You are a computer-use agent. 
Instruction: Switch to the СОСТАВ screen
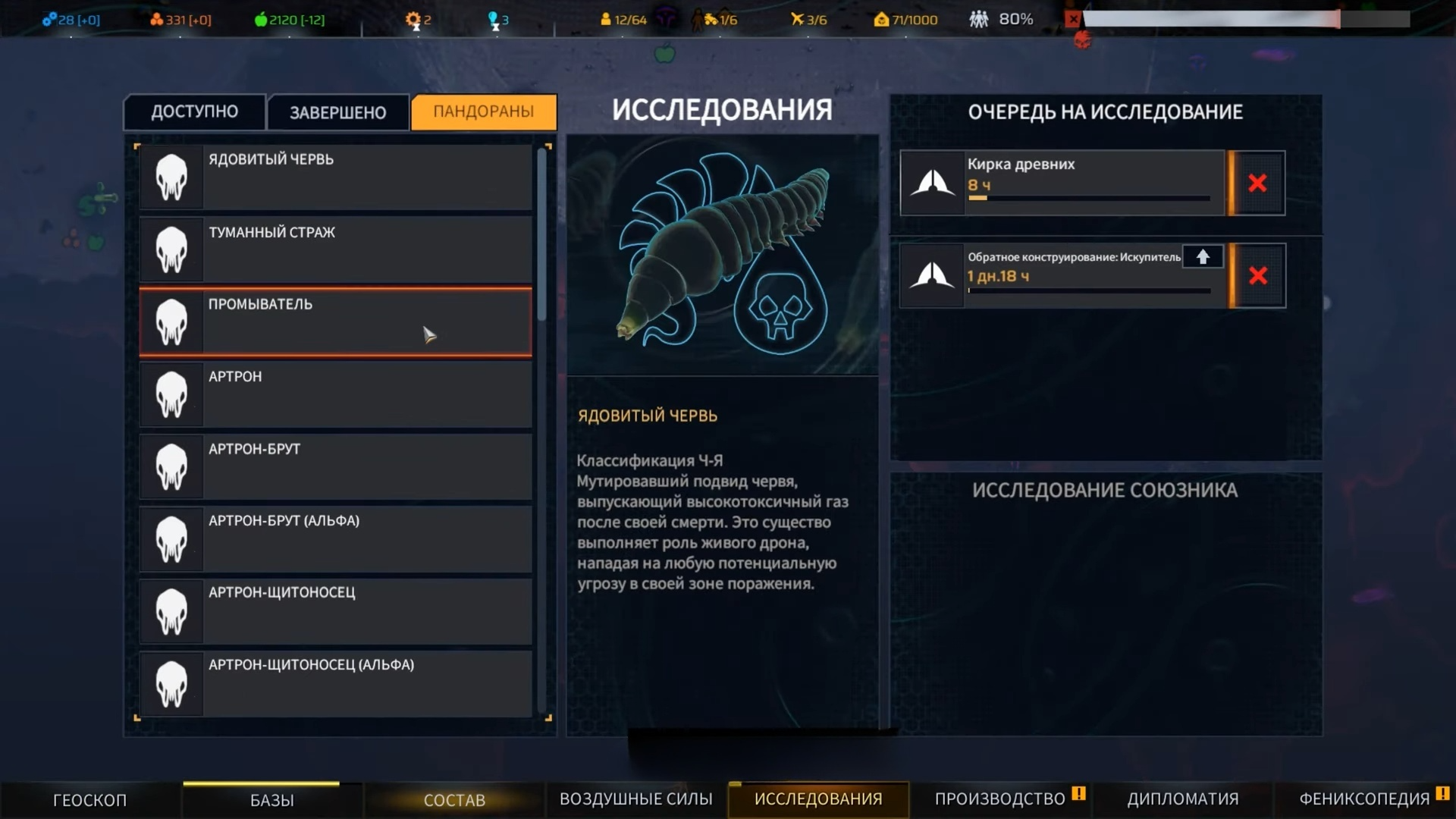(454, 800)
